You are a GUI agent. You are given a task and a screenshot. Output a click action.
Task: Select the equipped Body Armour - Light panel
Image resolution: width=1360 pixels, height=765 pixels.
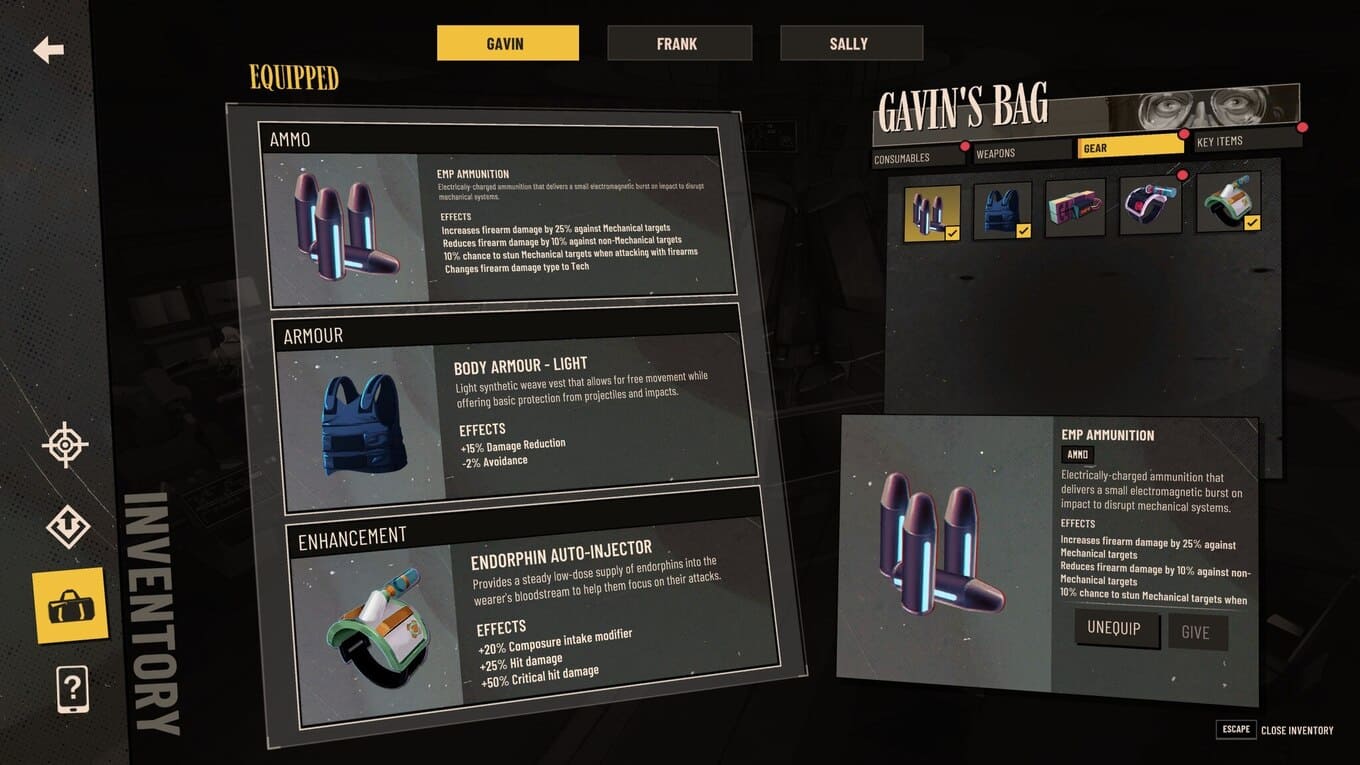(x=512, y=408)
